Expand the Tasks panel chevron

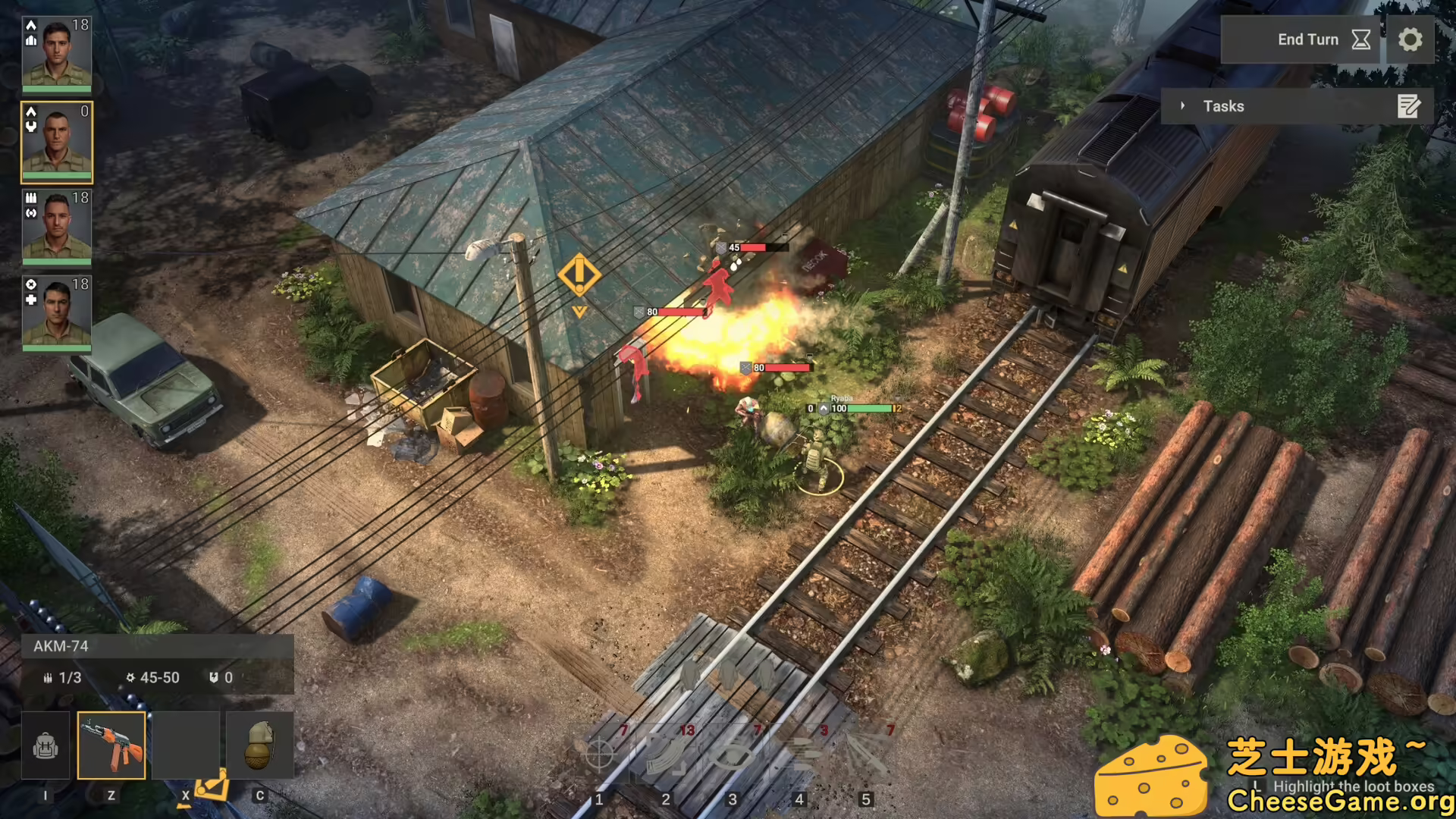(x=1185, y=106)
